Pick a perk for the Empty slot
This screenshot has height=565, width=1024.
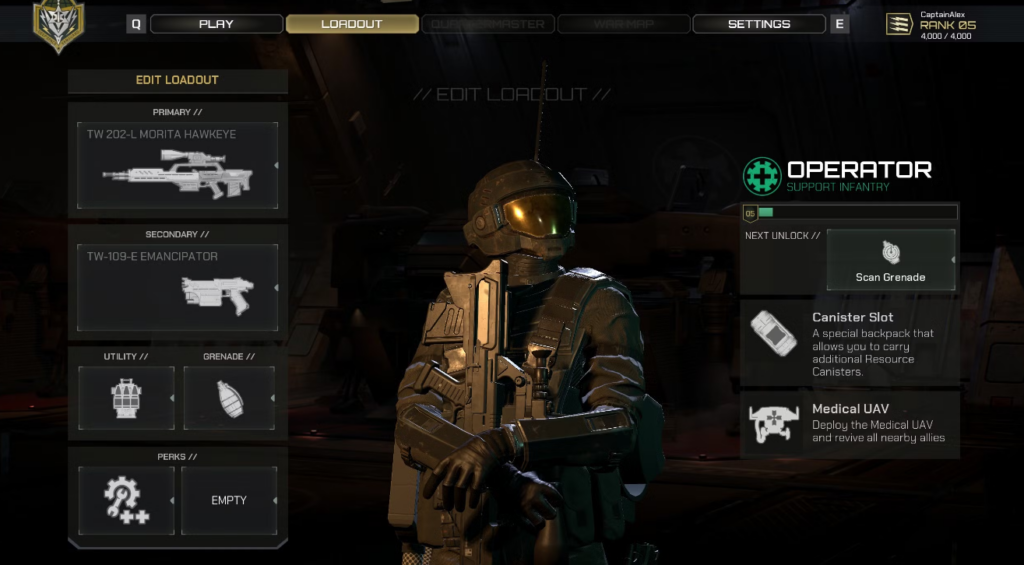[229, 500]
